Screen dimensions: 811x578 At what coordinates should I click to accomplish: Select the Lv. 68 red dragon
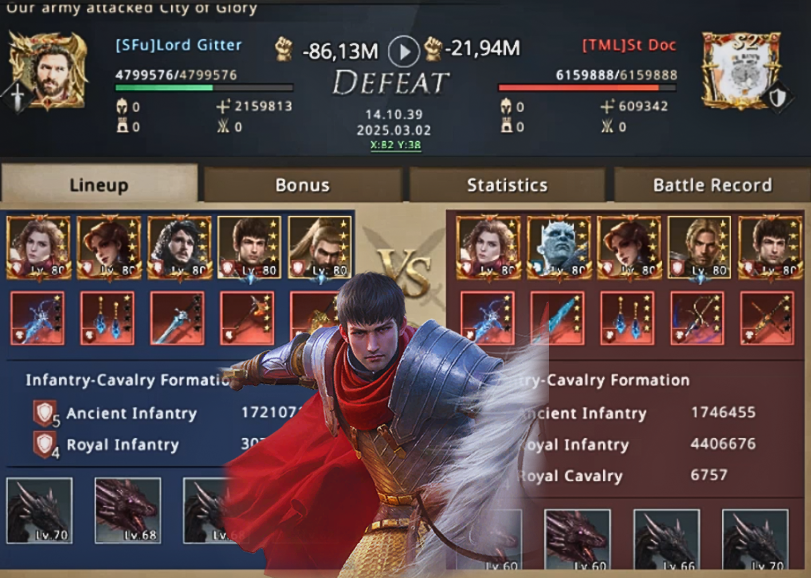[127, 510]
